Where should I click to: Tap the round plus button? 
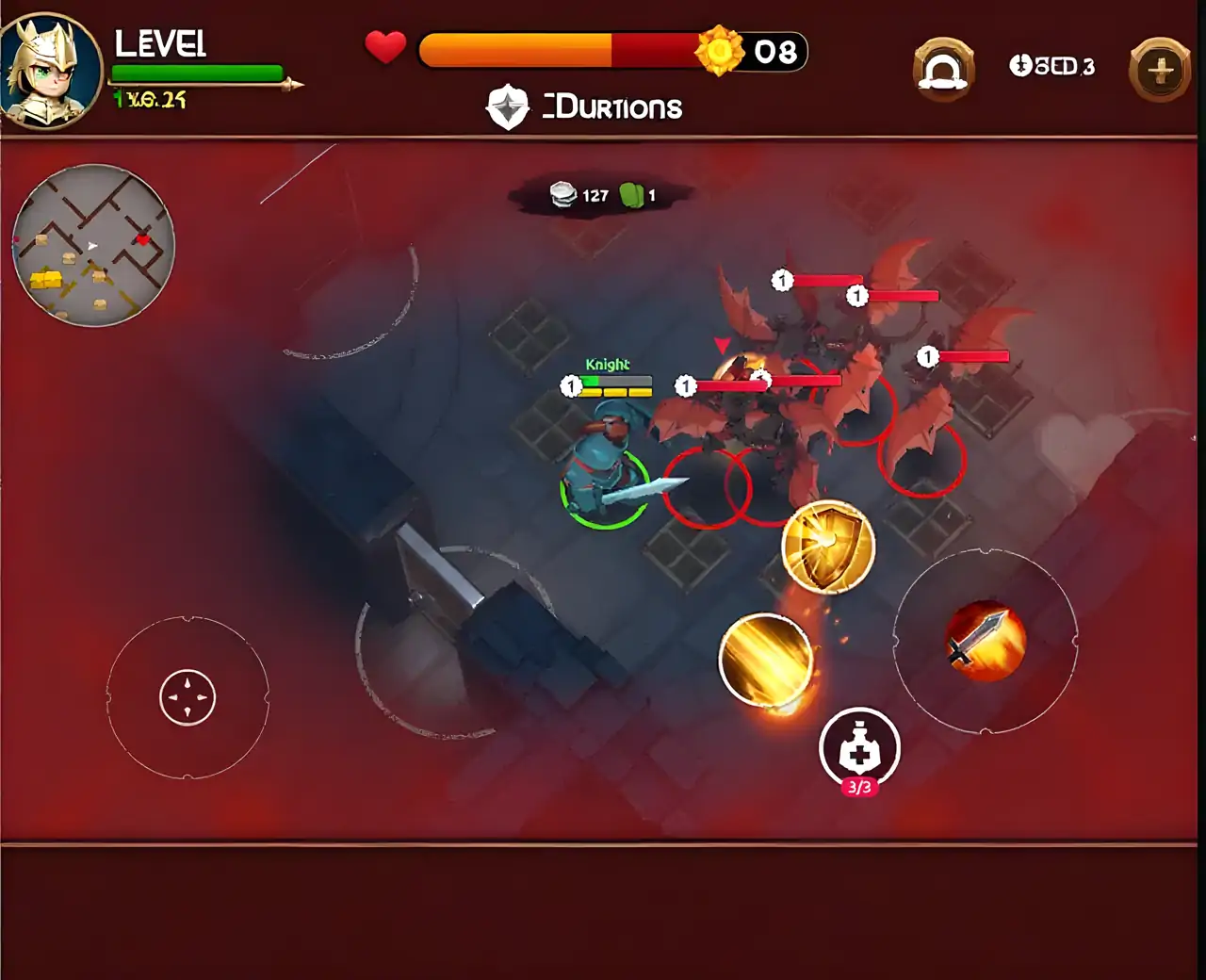(x=1160, y=70)
